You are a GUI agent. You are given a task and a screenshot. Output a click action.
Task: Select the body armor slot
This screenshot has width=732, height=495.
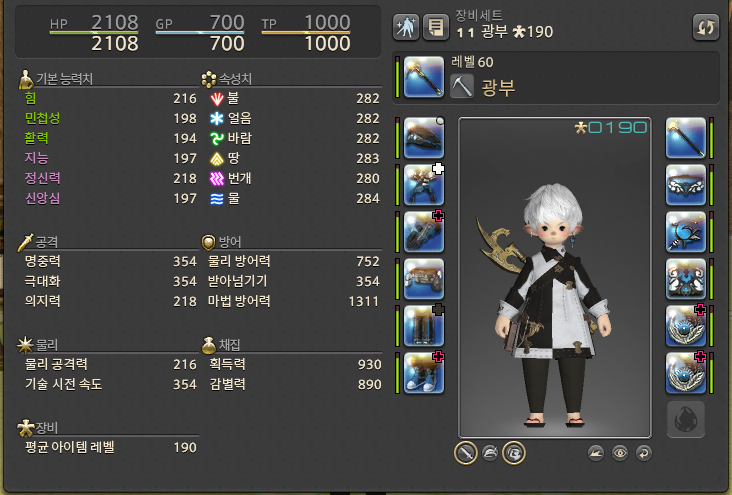click(424, 185)
